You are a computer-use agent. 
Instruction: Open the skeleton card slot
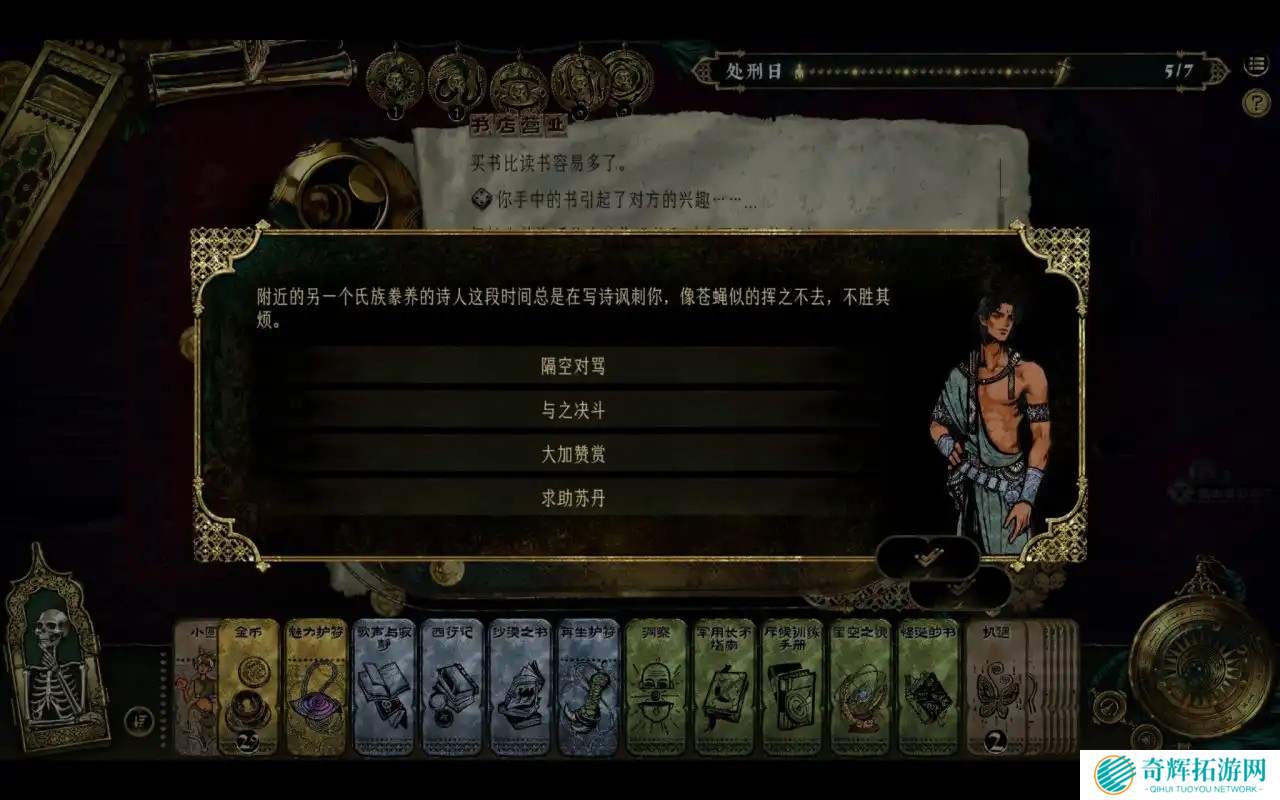click(x=55, y=657)
